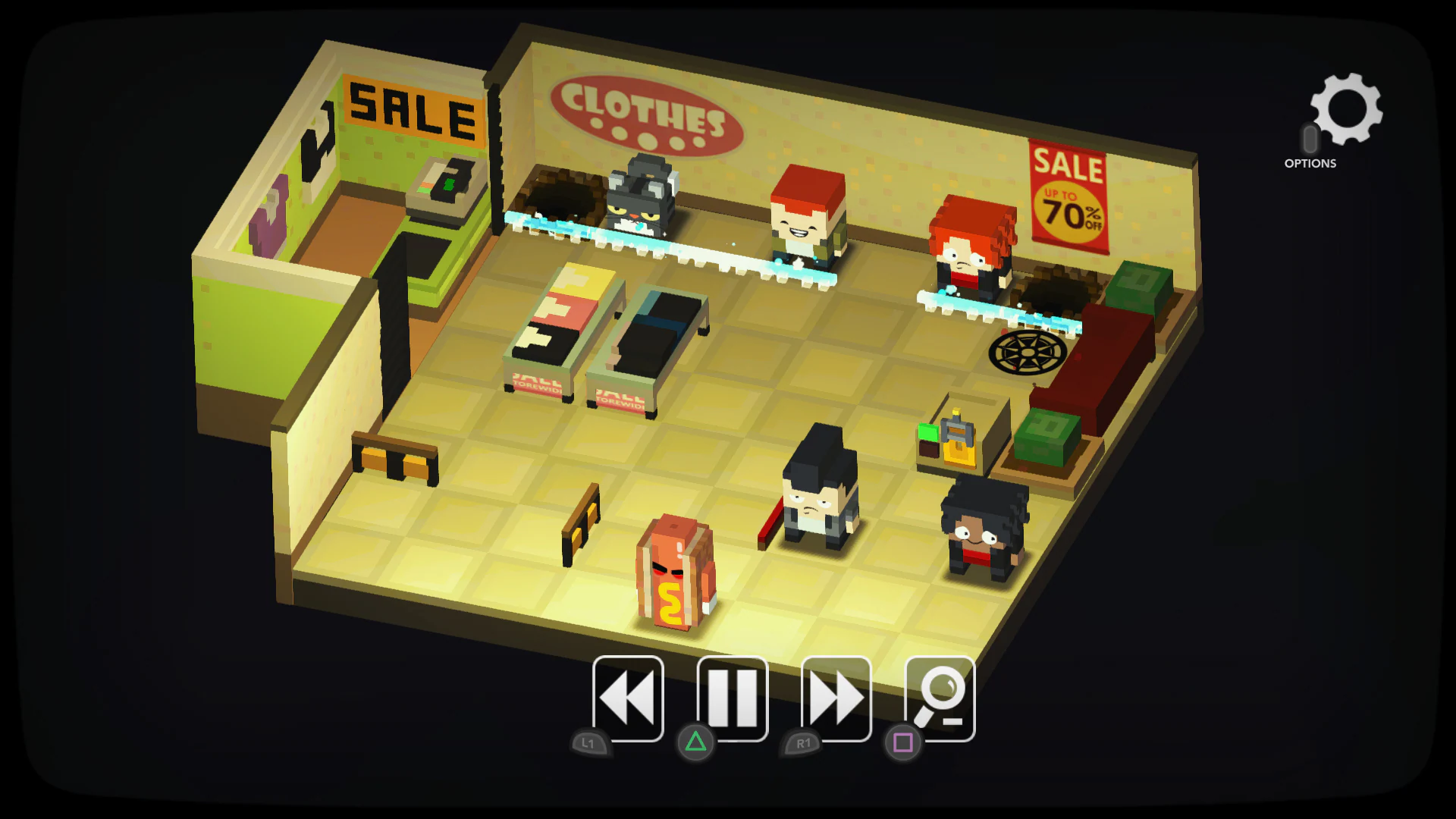Select the rewind move icon
The image size is (1456, 819).
point(626,700)
